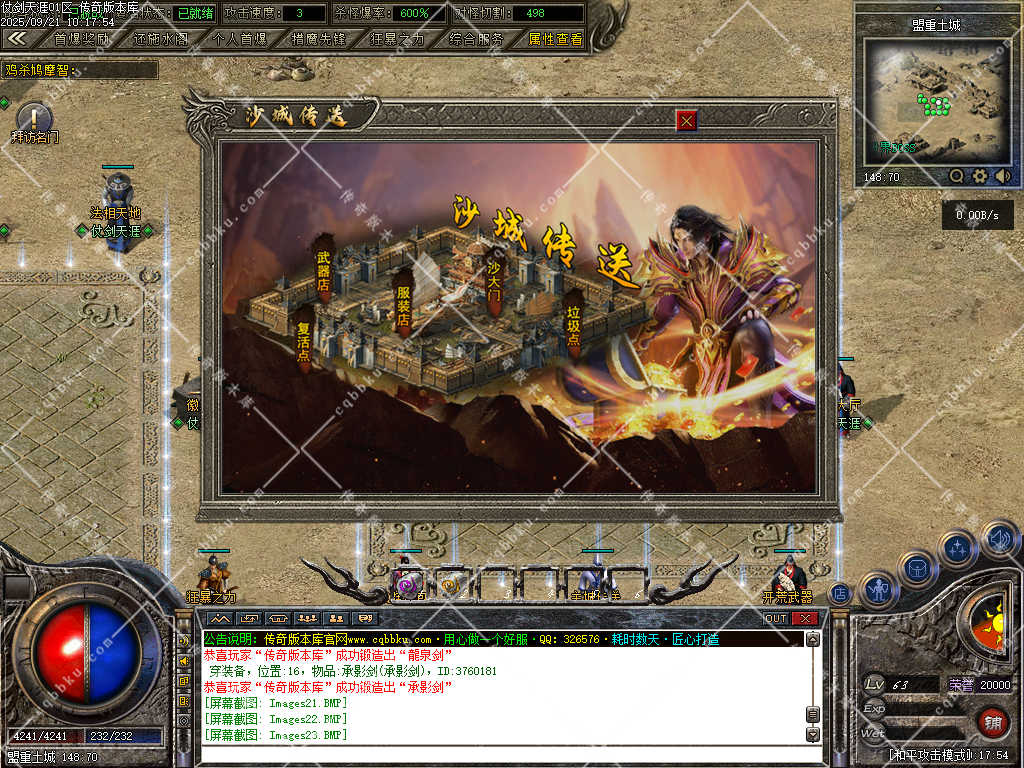Open the 首爆奖励 menu
This screenshot has height=768, width=1024.
[82, 39]
